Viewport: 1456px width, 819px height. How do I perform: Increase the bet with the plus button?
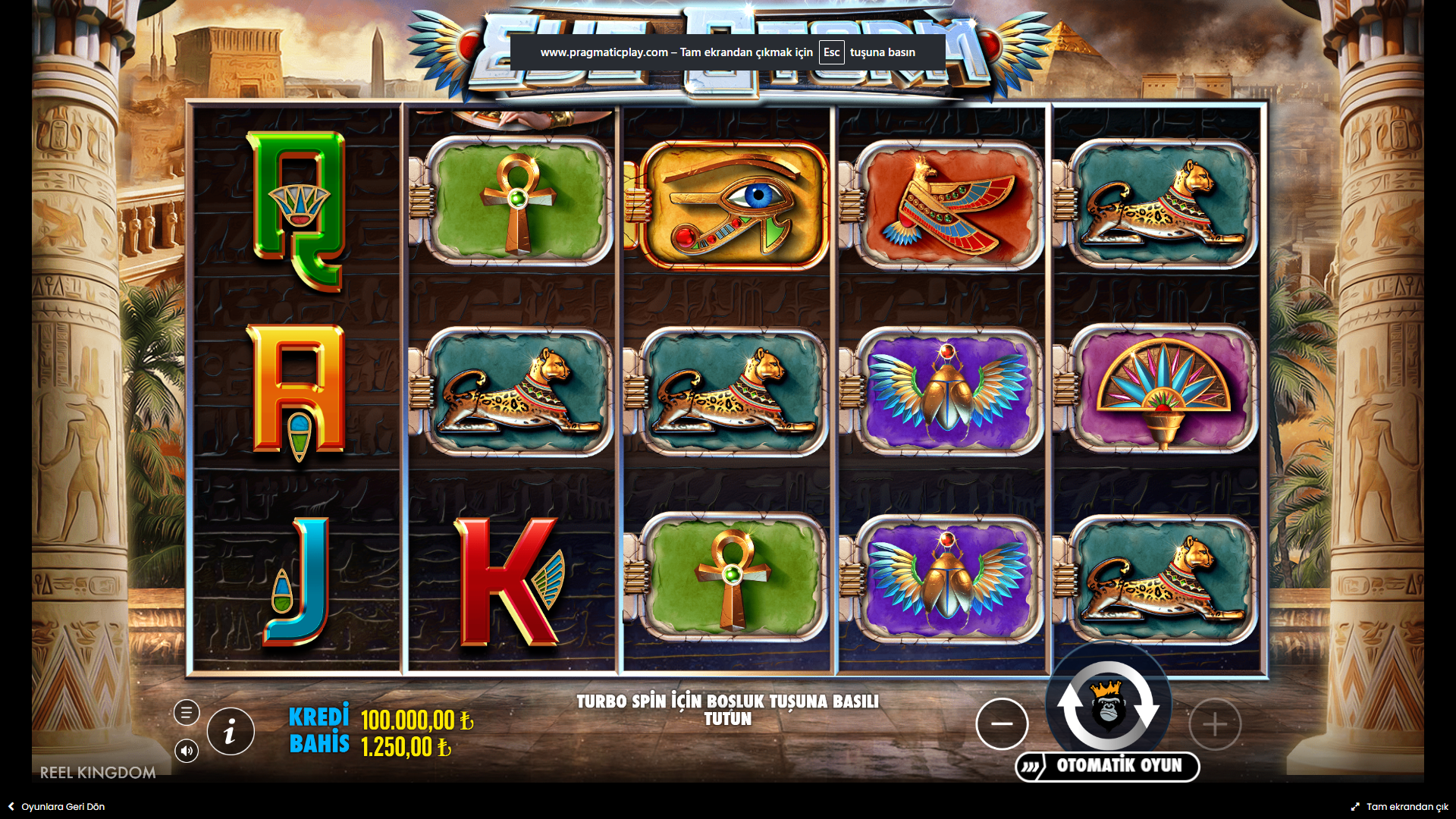tap(1215, 724)
